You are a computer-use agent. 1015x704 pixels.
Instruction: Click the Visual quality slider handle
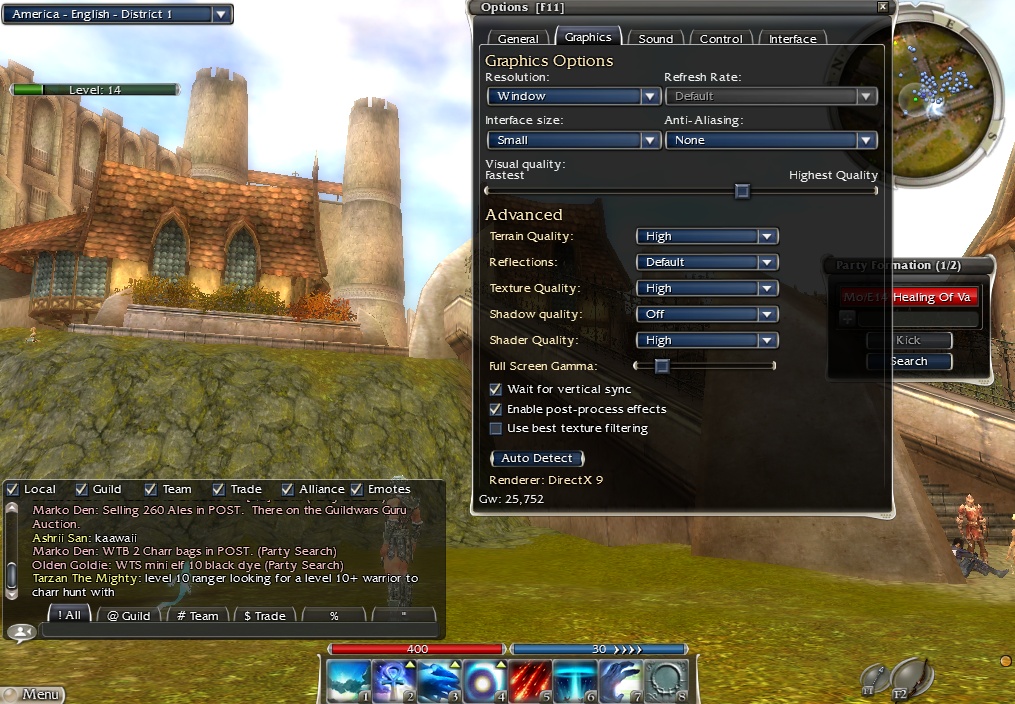click(742, 191)
